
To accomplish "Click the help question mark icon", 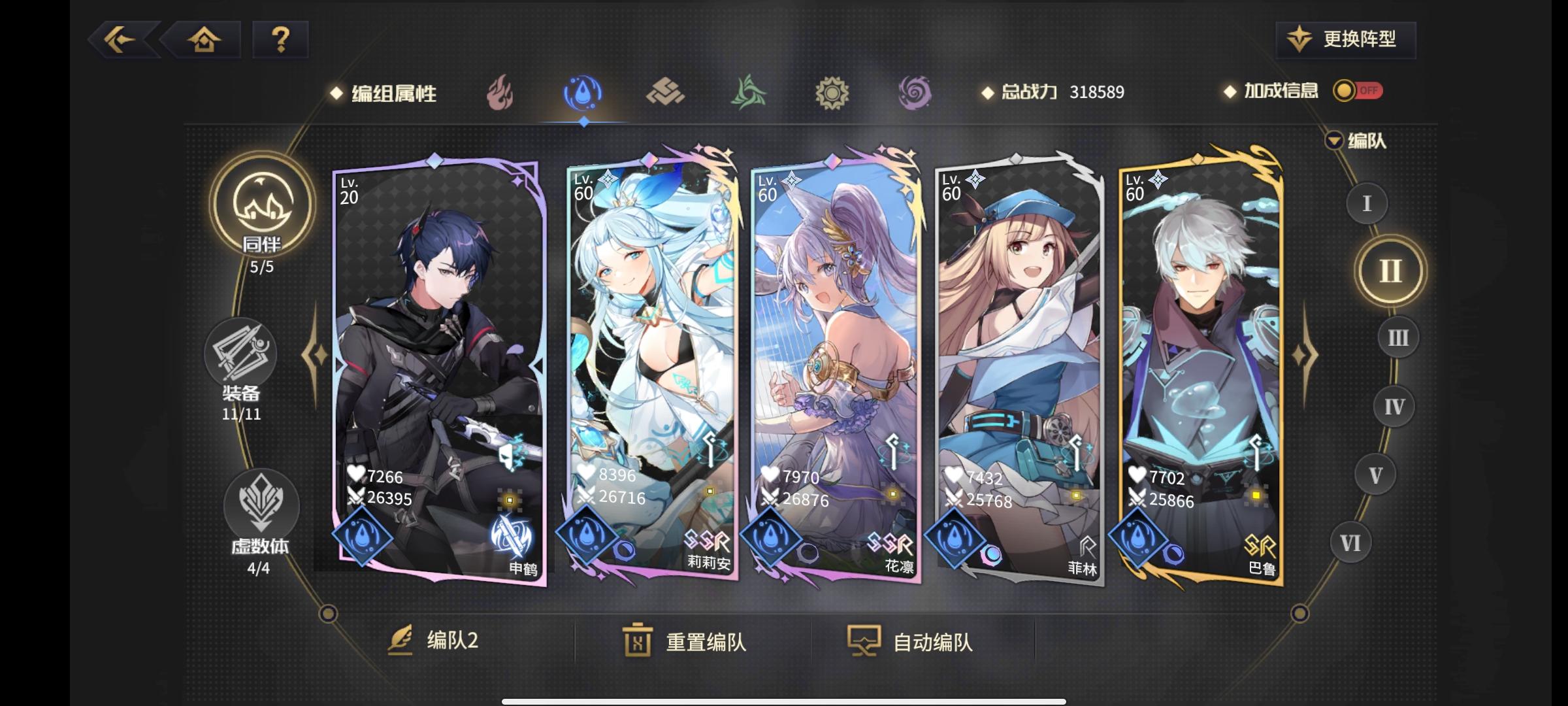I will [x=281, y=41].
